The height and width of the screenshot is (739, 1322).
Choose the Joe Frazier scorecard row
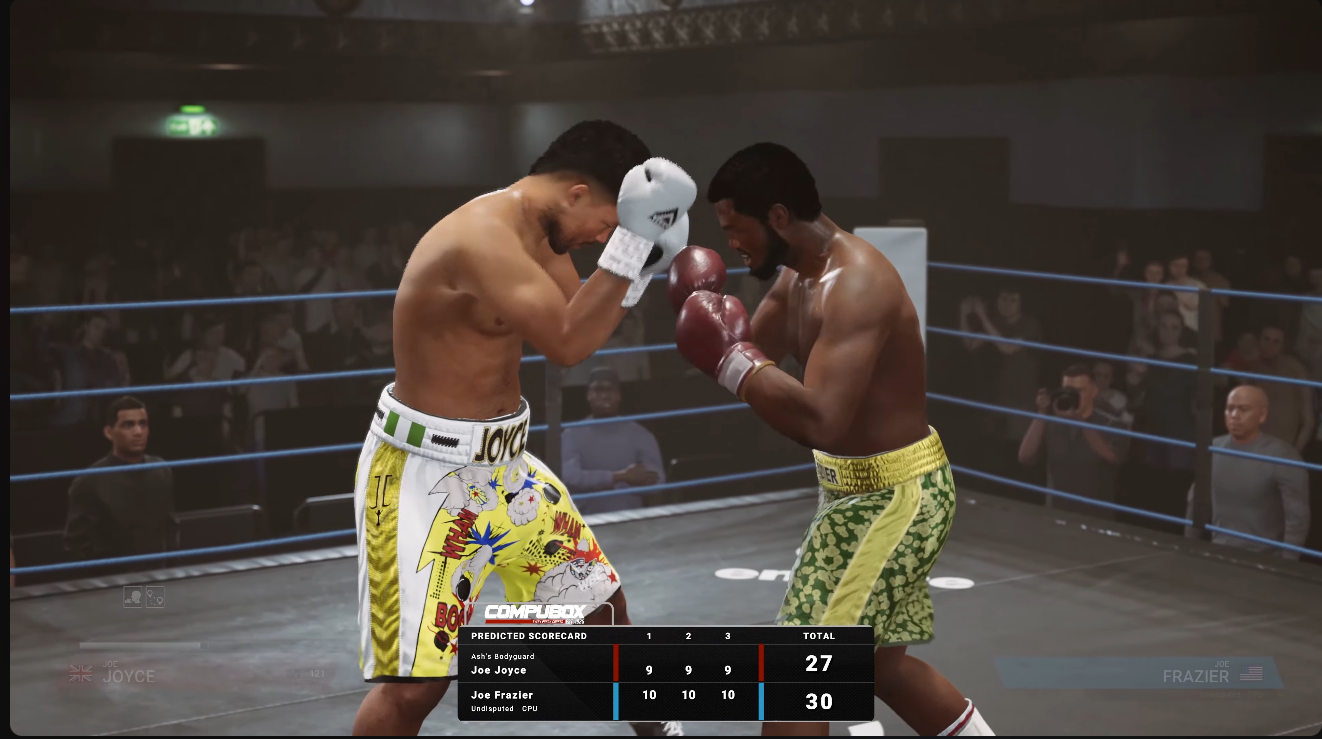pyautogui.click(x=665, y=701)
